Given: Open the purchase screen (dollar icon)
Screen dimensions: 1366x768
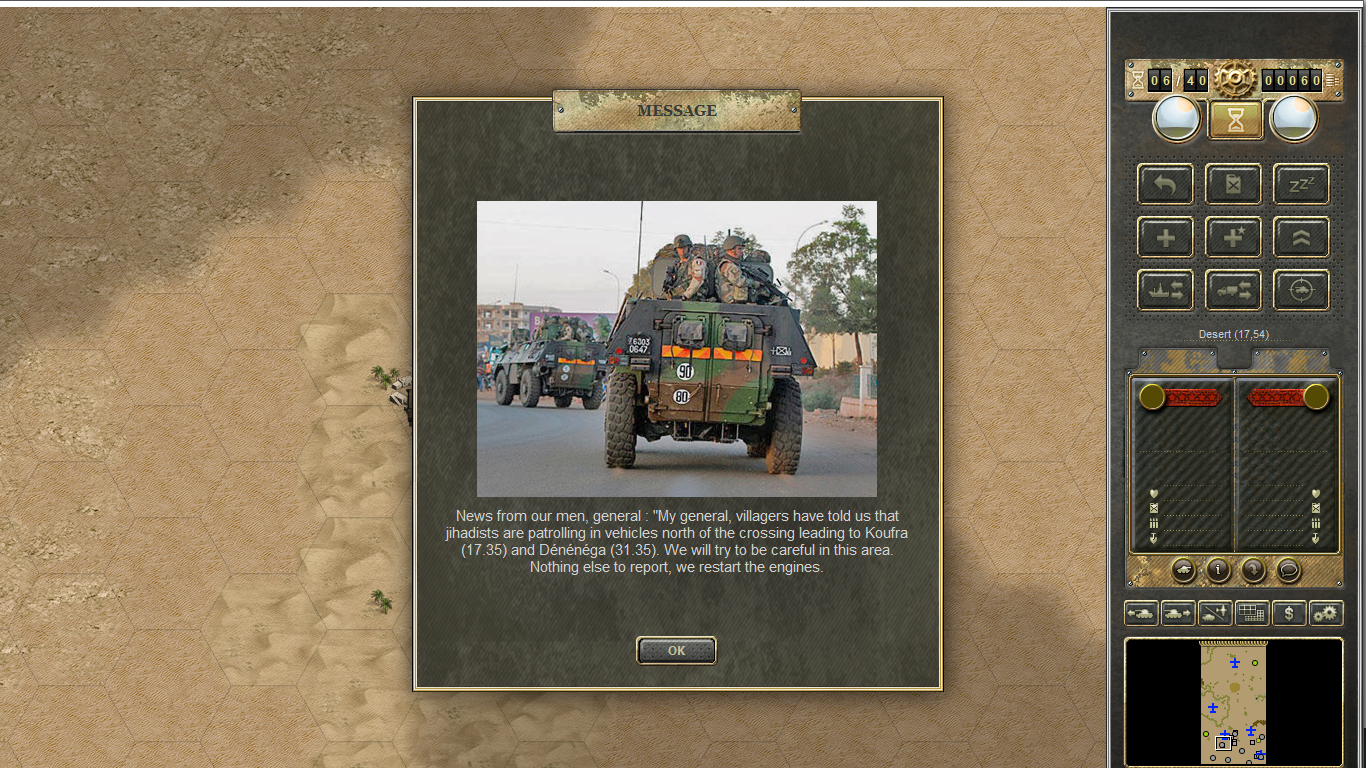Looking at the screenshot, I should click(x=1289, y=613).
